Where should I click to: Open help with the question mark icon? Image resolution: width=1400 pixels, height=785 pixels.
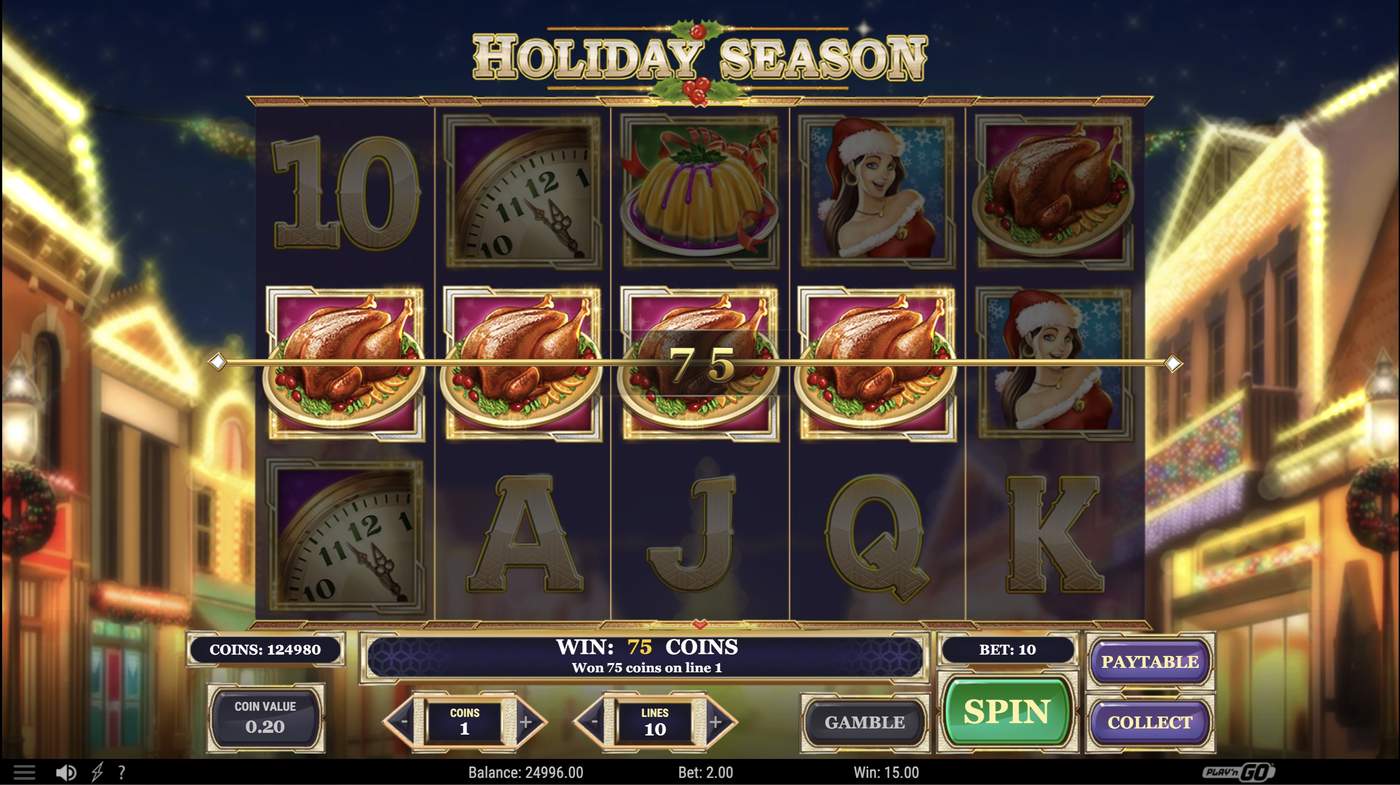pyautogui.click(x=121, y=770)
